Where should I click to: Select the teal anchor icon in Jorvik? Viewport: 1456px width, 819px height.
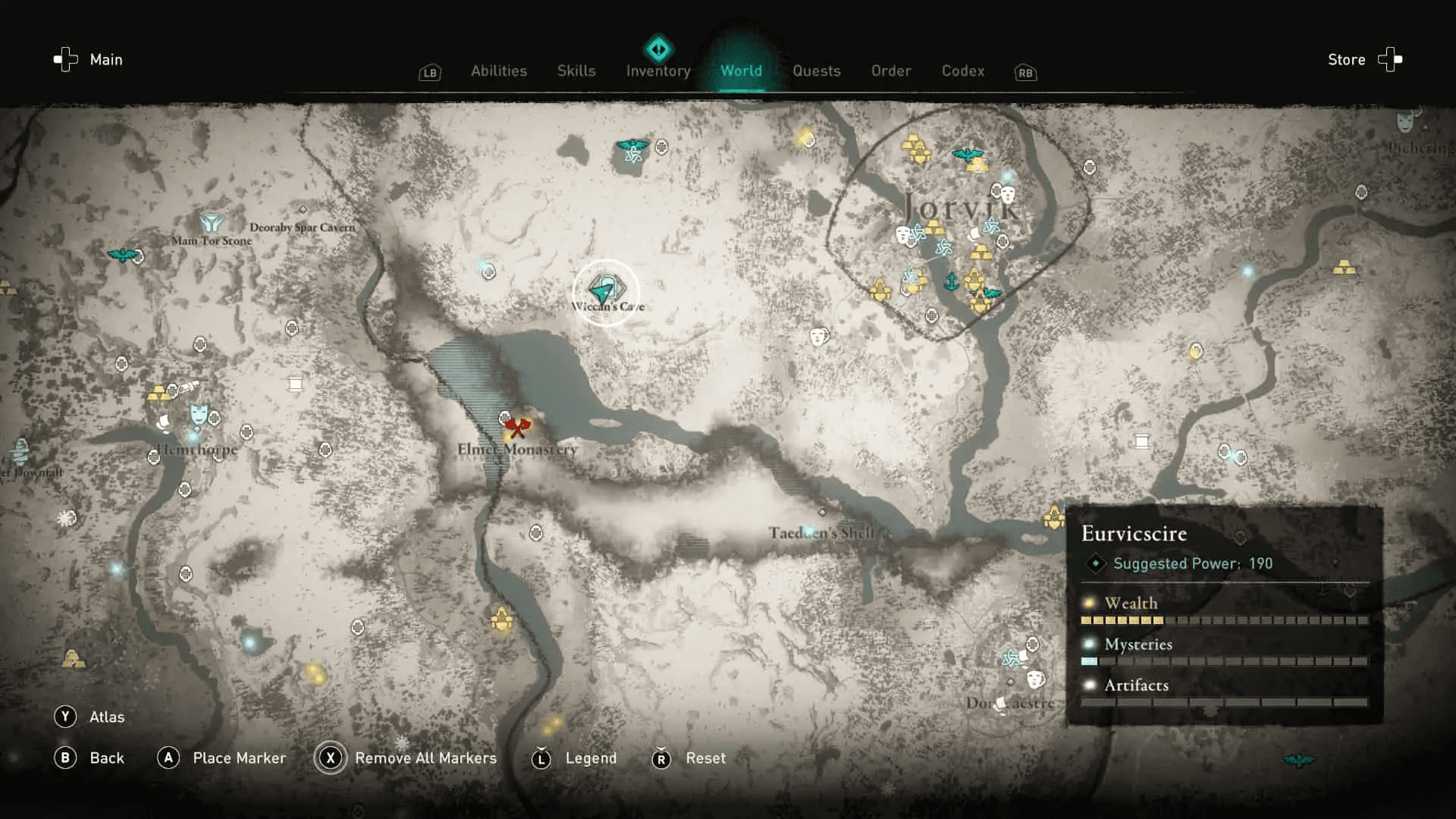pyautogui.click(x=951, y=283)
